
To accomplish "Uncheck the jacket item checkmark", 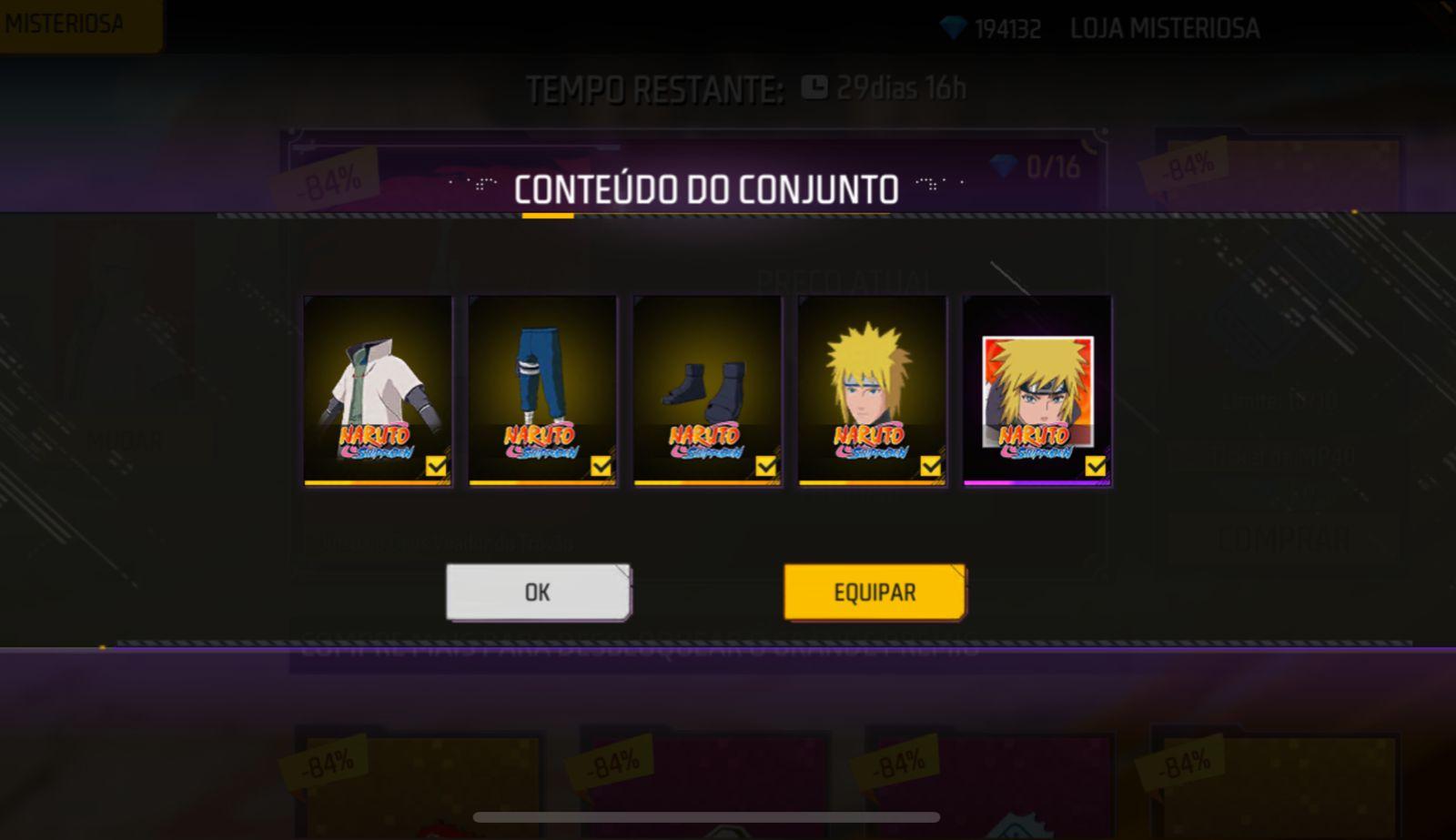I will 437,467.
